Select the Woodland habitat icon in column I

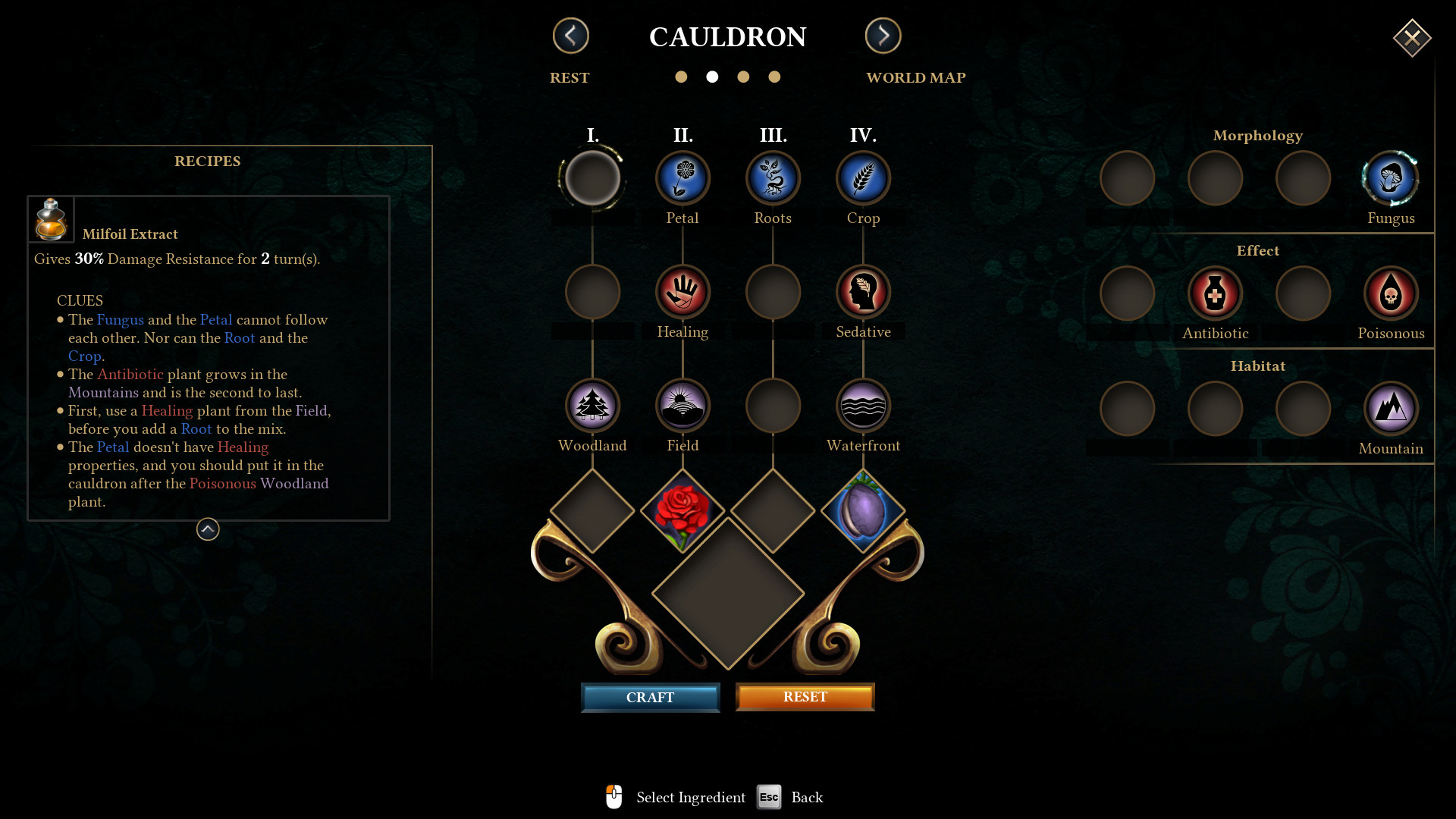coord(593,405)
